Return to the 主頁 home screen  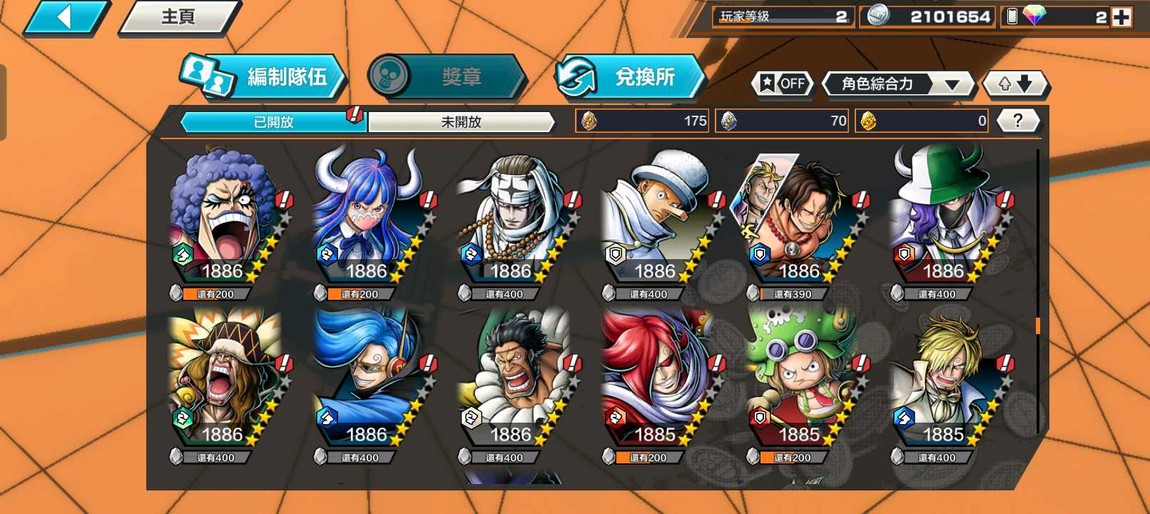coord(178,17)
